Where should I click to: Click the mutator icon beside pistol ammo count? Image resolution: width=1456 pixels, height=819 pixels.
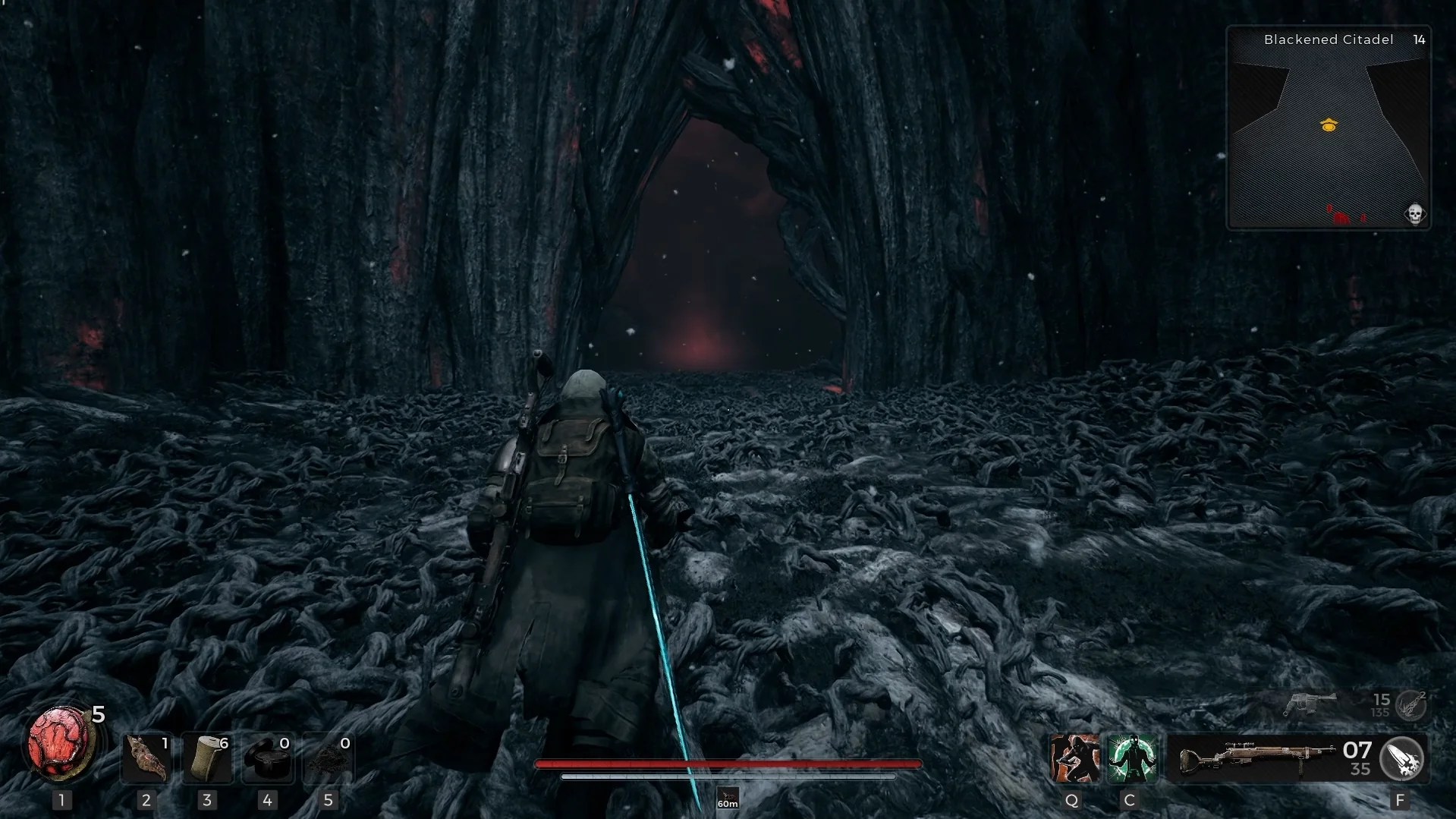click(1410, 703)
